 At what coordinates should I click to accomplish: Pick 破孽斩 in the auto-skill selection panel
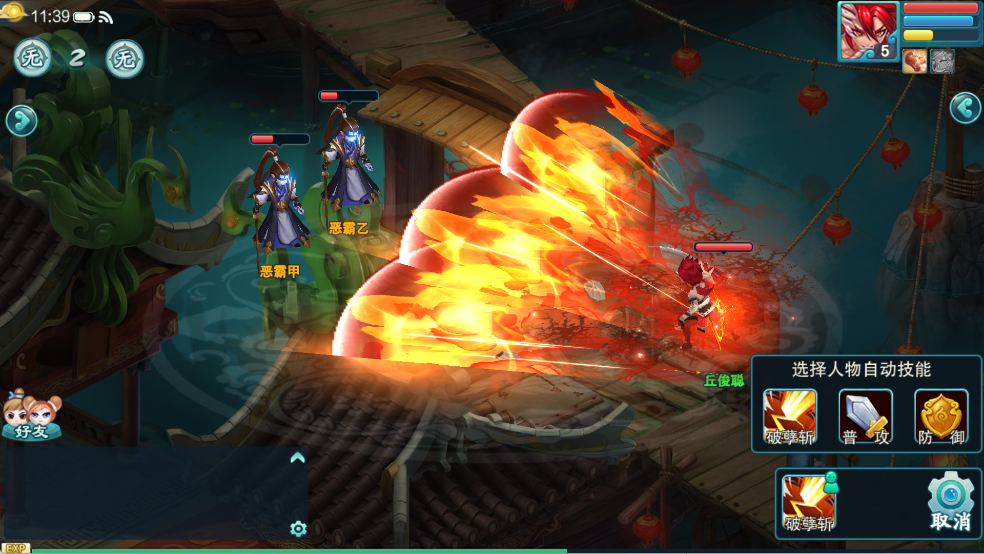tap(790, 415)
